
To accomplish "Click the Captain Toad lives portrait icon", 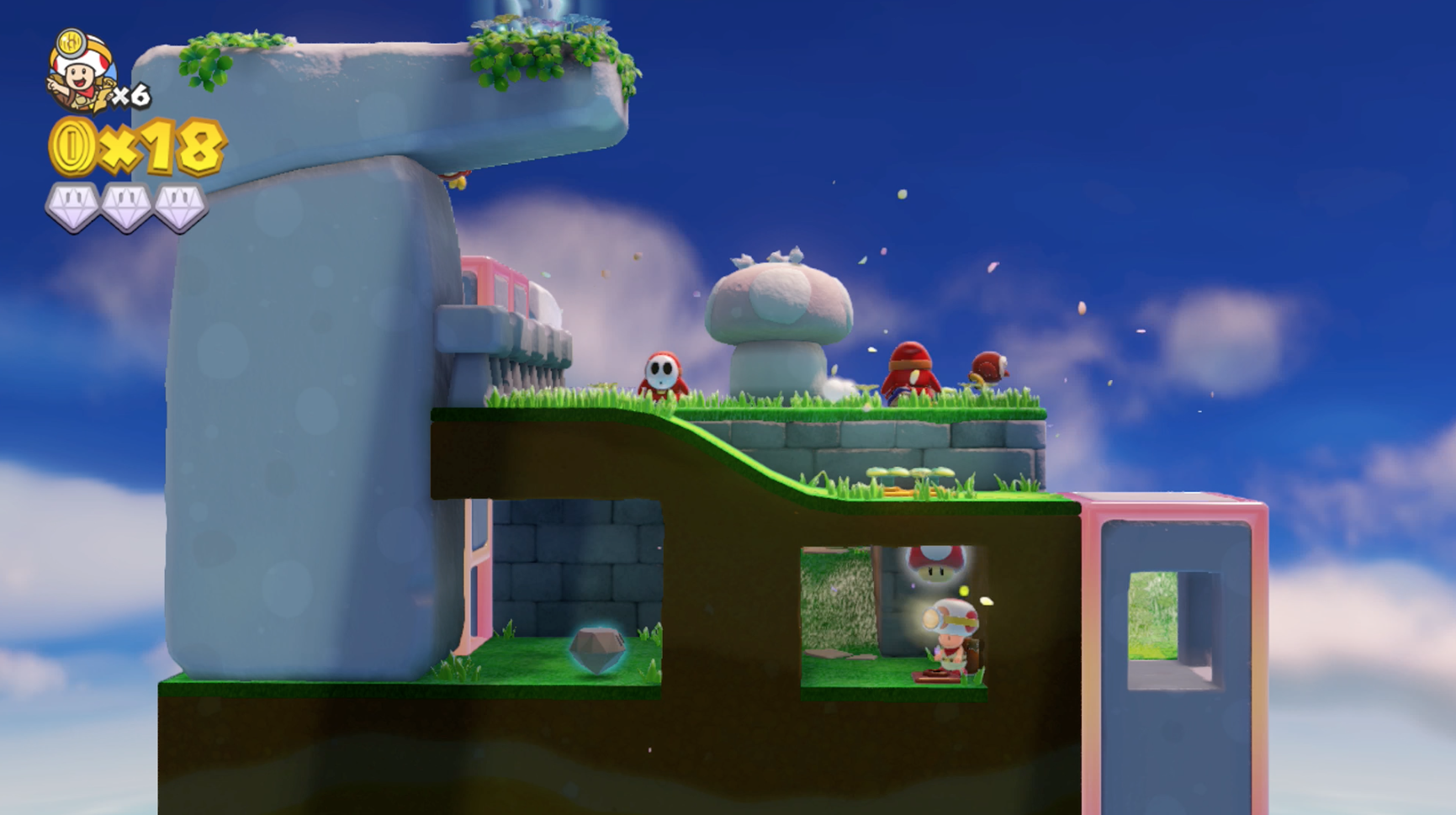I will point(80,71).
